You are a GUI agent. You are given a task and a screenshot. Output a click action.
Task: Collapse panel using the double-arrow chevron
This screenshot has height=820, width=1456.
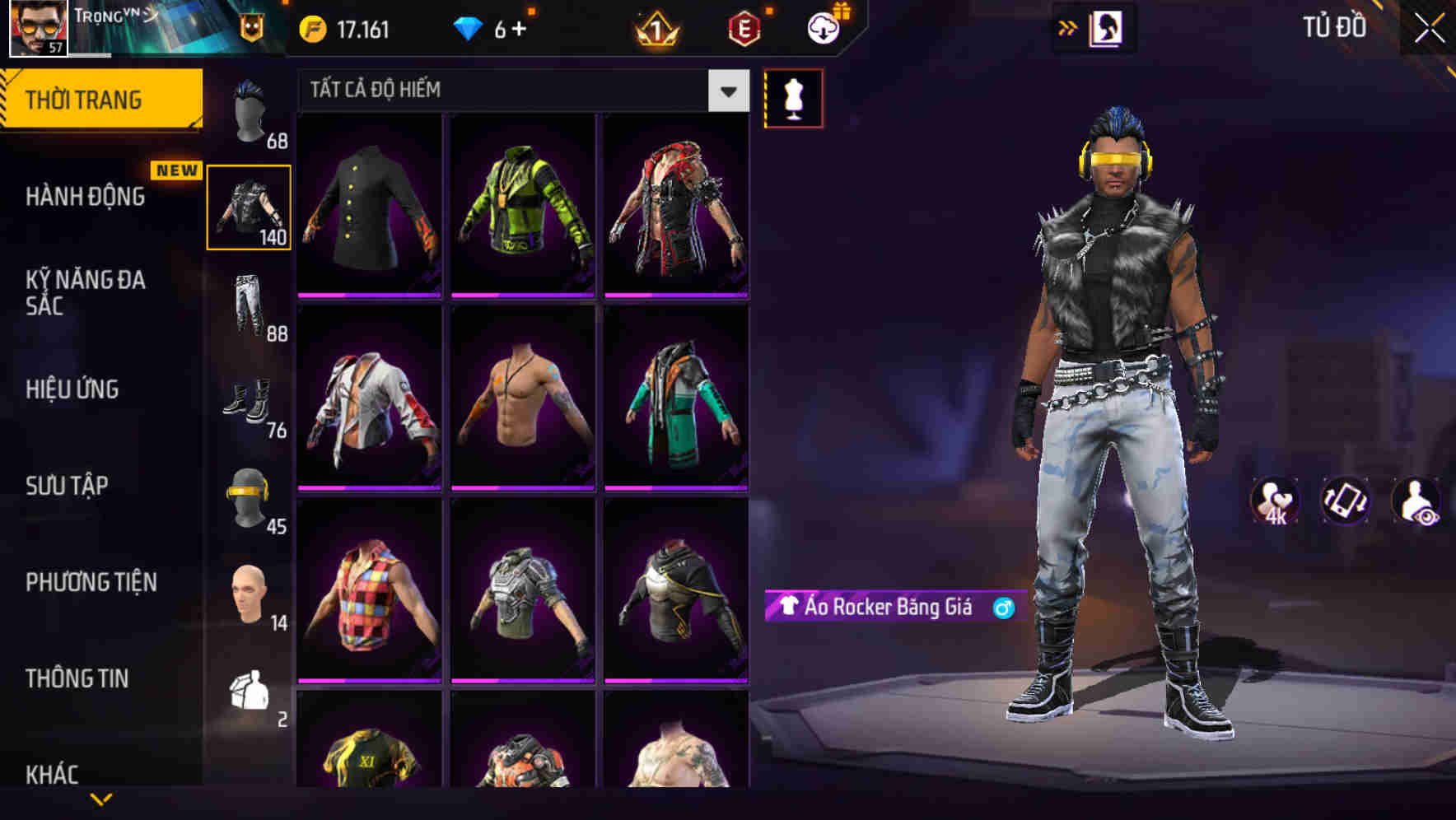[1066, 27]
